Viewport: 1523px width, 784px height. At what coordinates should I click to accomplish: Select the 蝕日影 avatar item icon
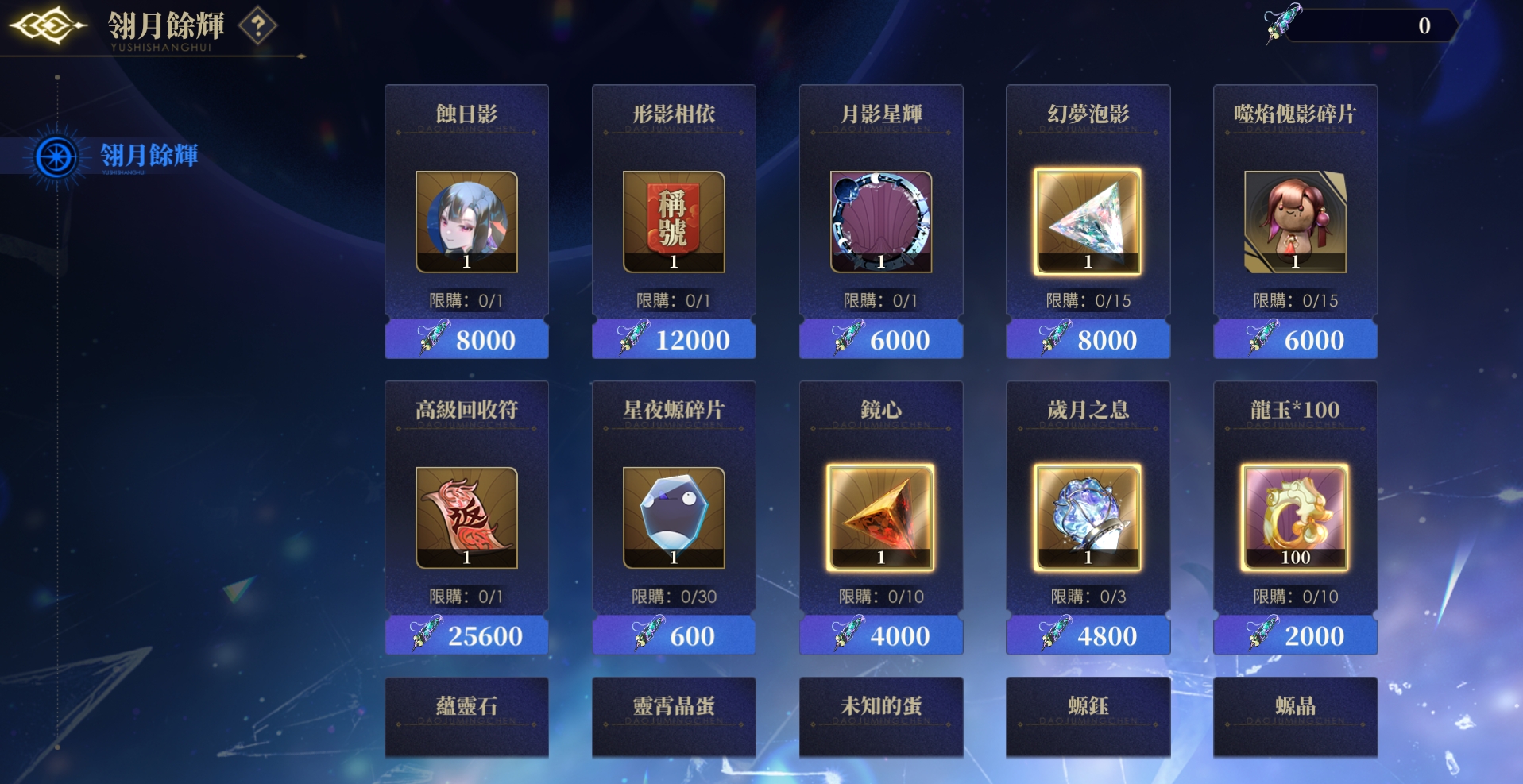point(466,222)
